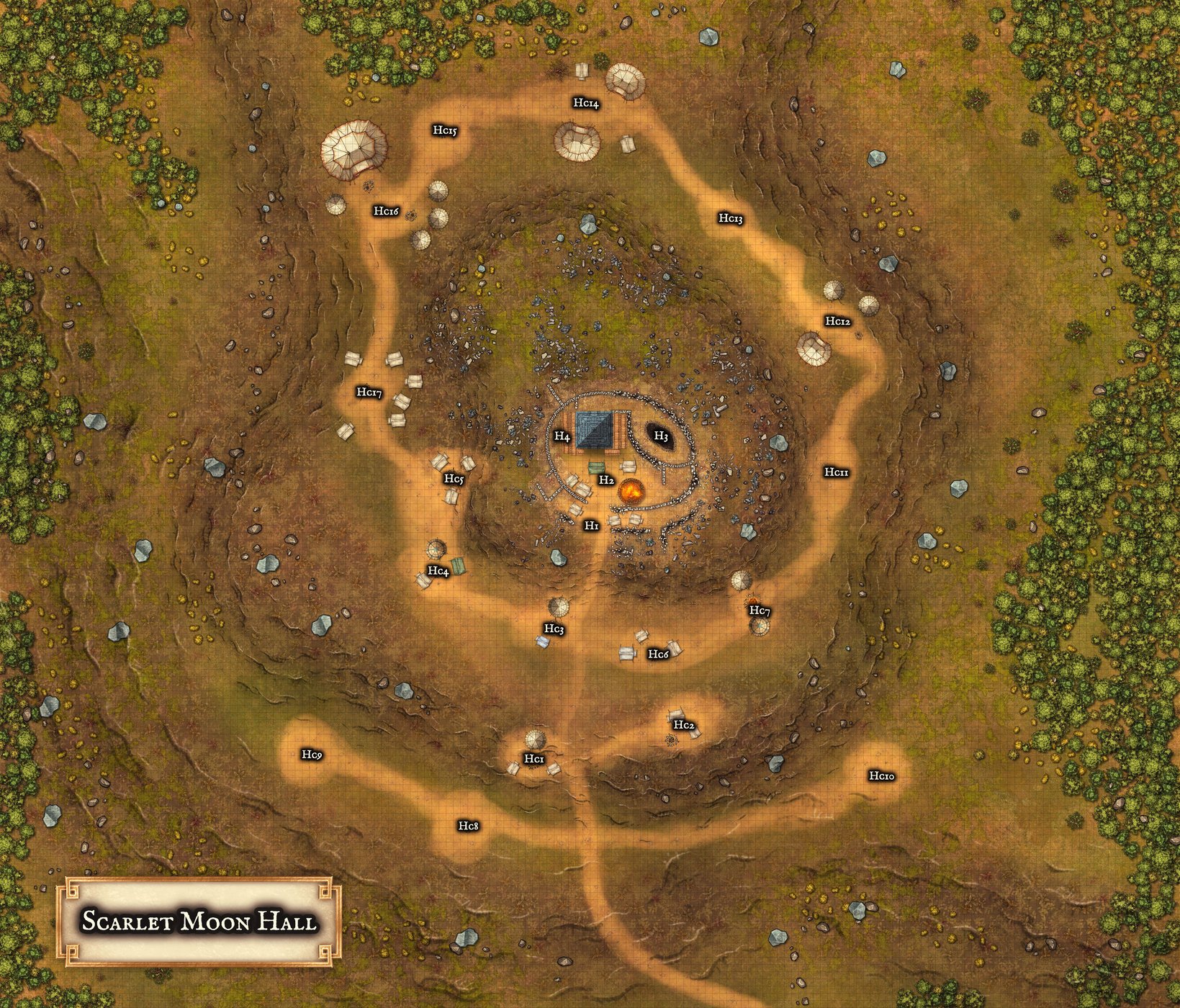The height and width of the screenshot is (1008, 1180).
Task: Open the Hc2 marker
Action: [x=685, y=725]
